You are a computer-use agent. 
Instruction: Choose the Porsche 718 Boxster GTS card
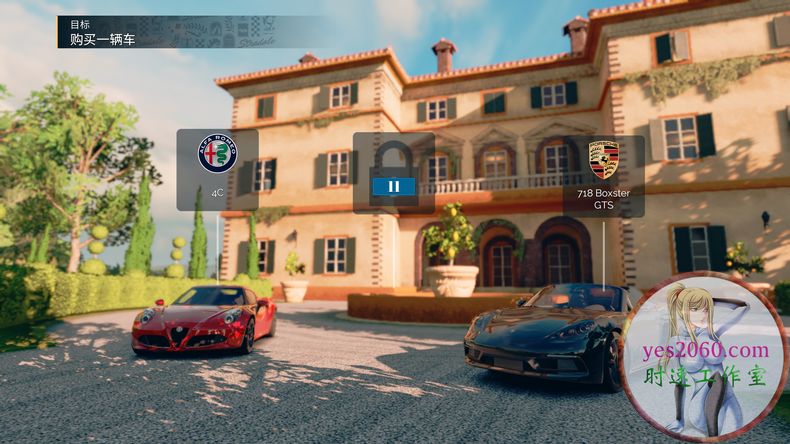click(x=603, y=174)
